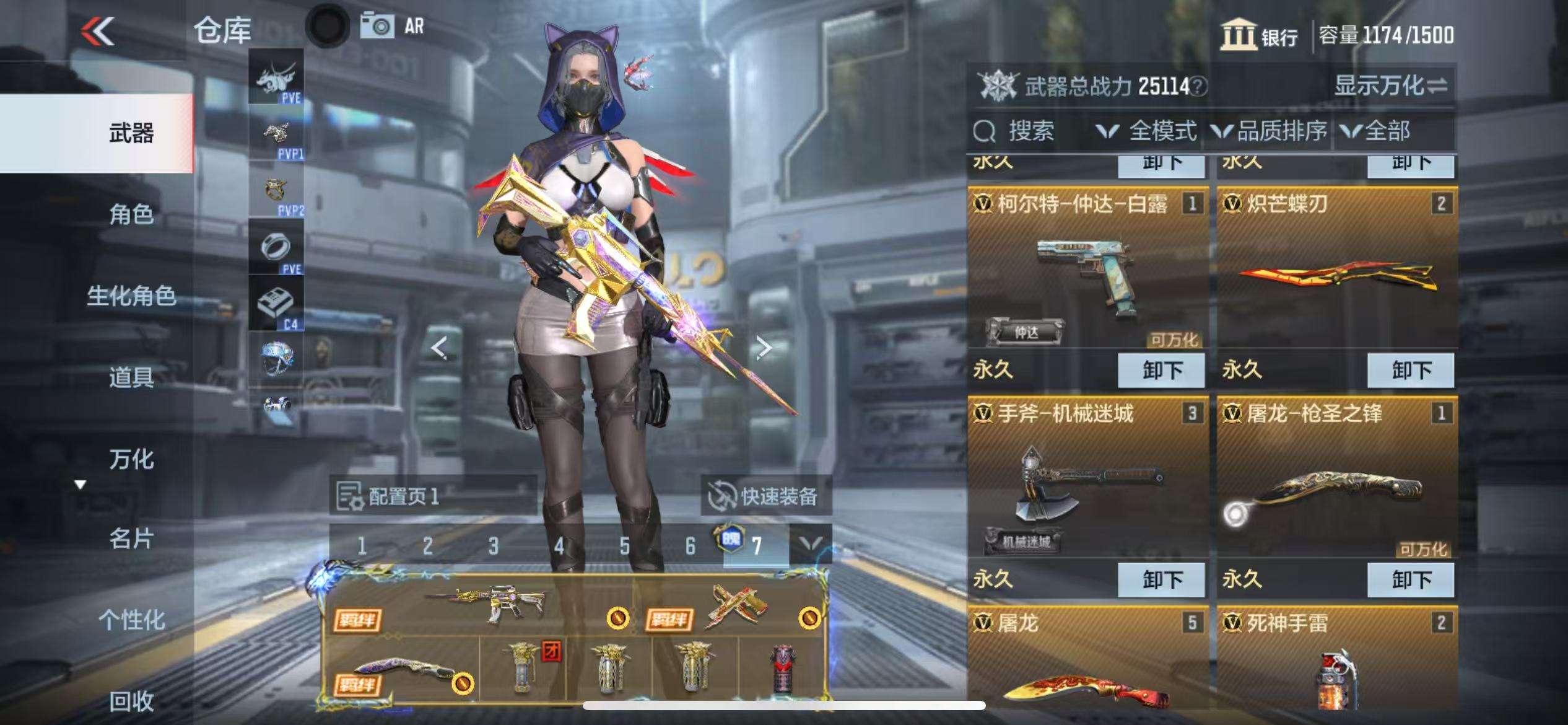Click the 搜索 weapon search field

[x=1030, y=131]
